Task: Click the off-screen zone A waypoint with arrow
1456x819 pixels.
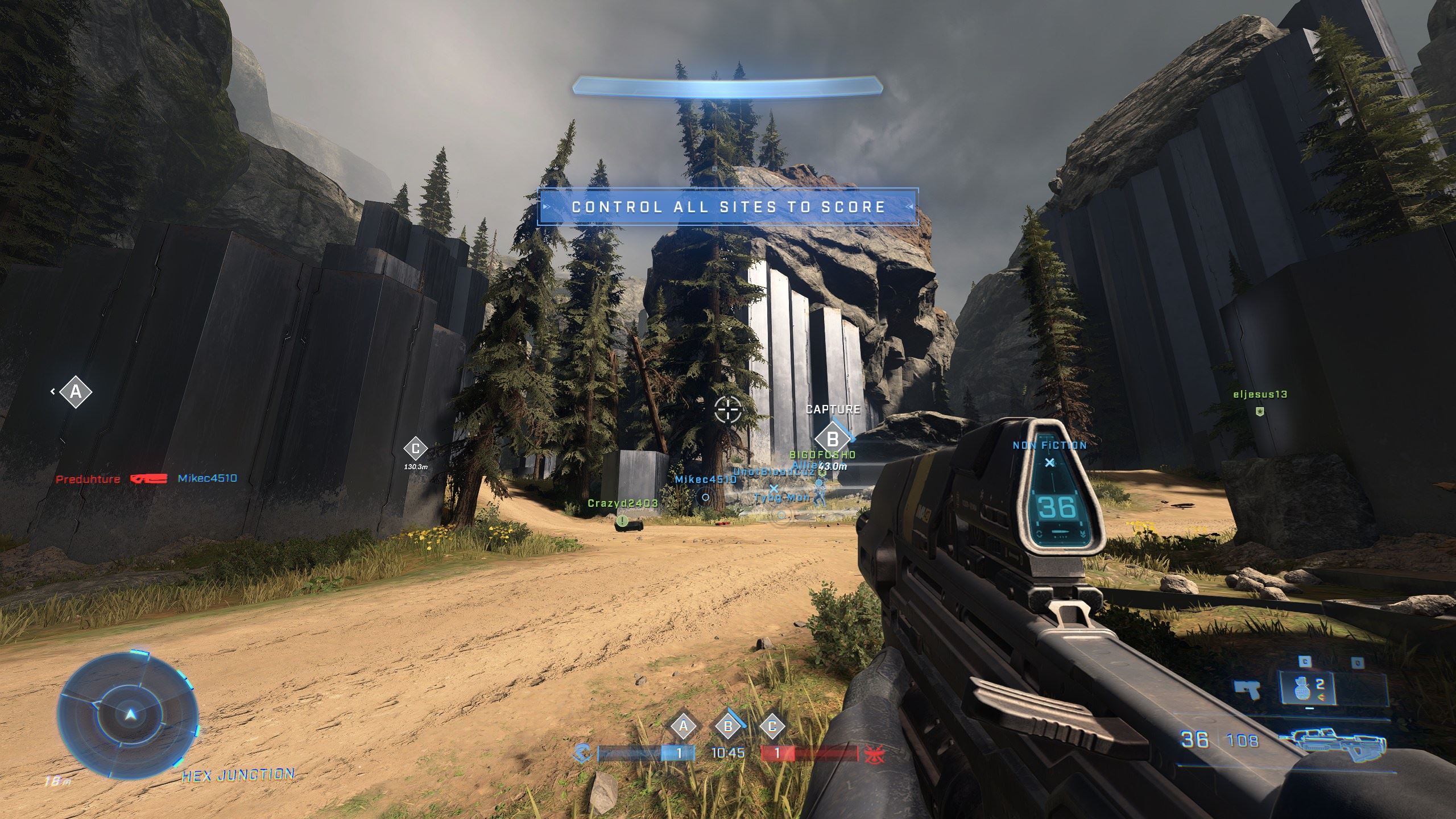Action: [75, 392]
